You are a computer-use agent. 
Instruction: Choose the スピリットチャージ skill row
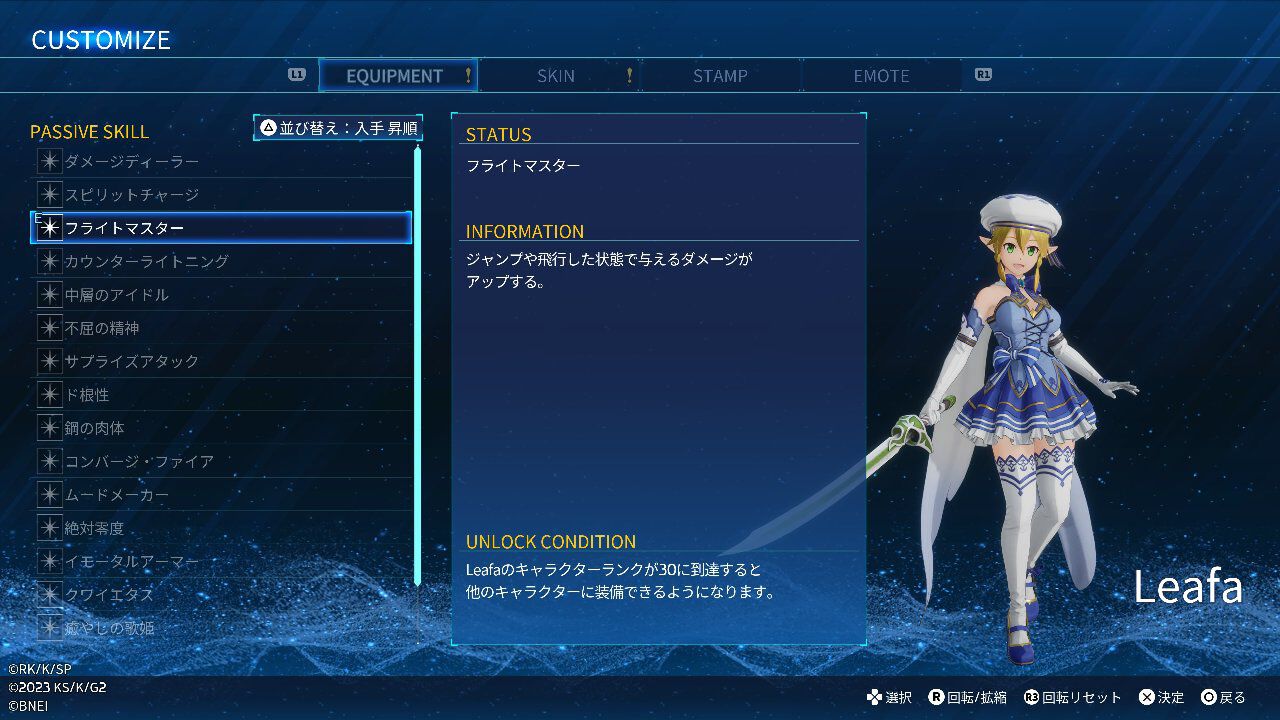click(x=221, y=195)
